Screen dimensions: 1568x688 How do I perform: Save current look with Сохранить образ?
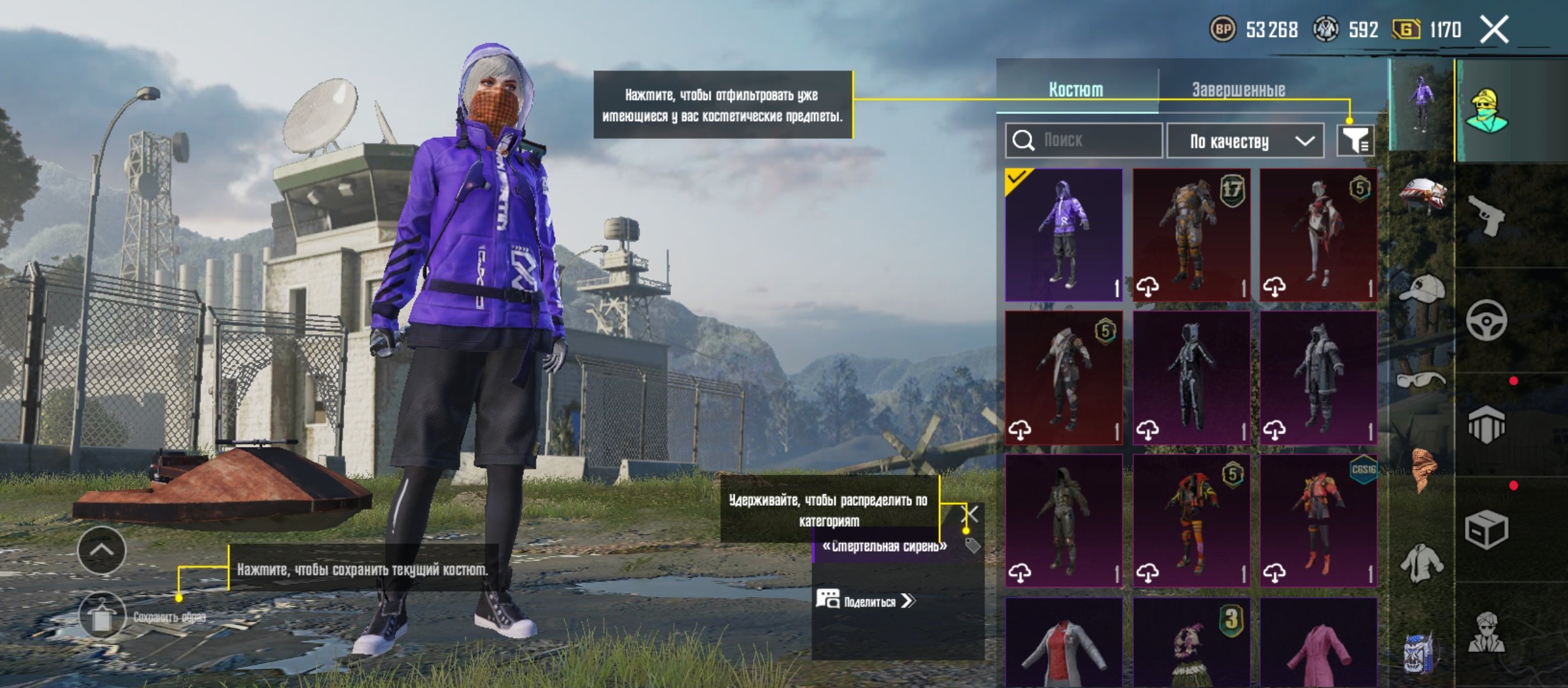click(102, 616)
